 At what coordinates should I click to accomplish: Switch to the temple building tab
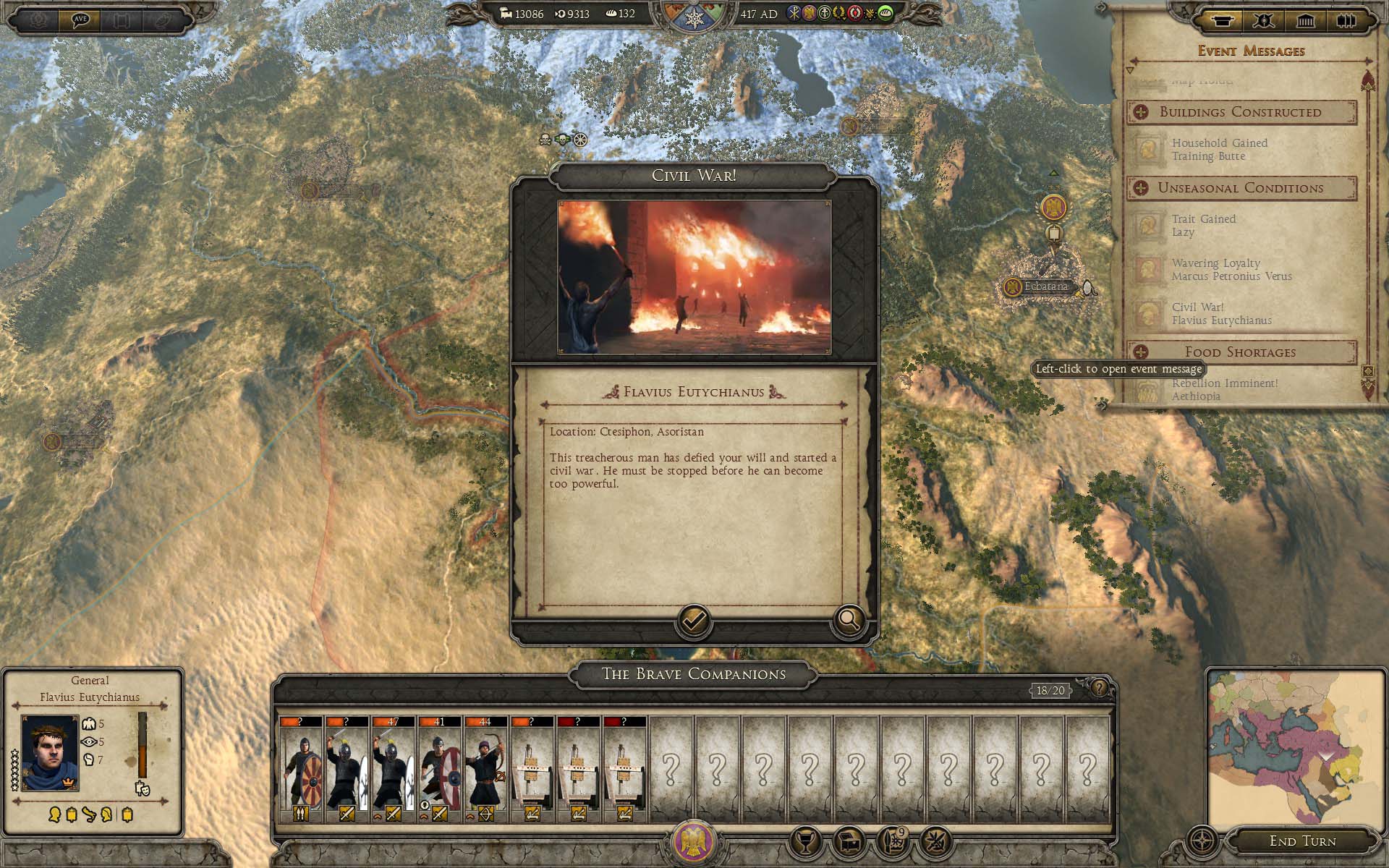pyautogui.click(x=1305, y=20)
